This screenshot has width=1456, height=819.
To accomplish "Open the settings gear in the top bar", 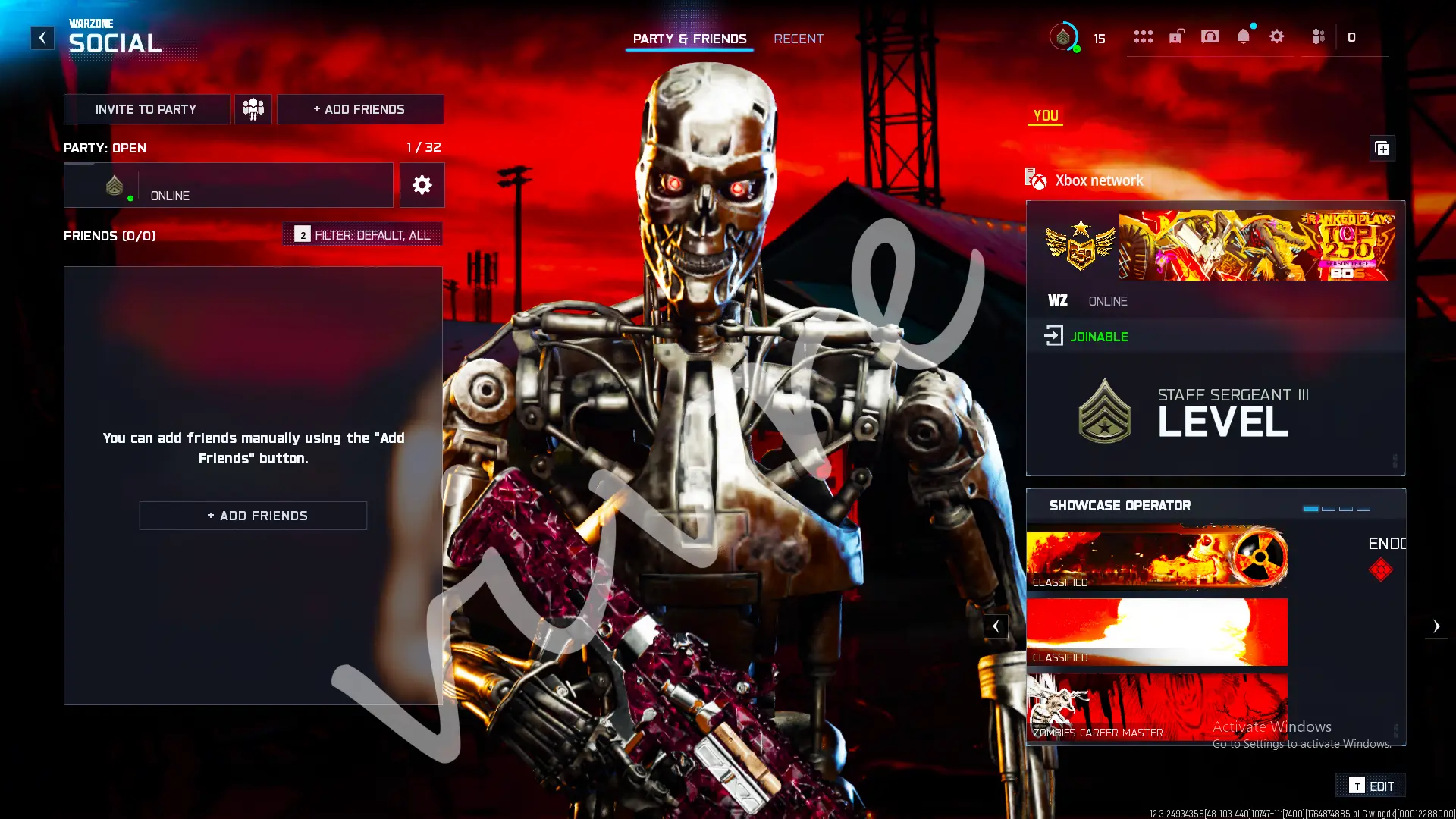I will [x=1276, y=36].
